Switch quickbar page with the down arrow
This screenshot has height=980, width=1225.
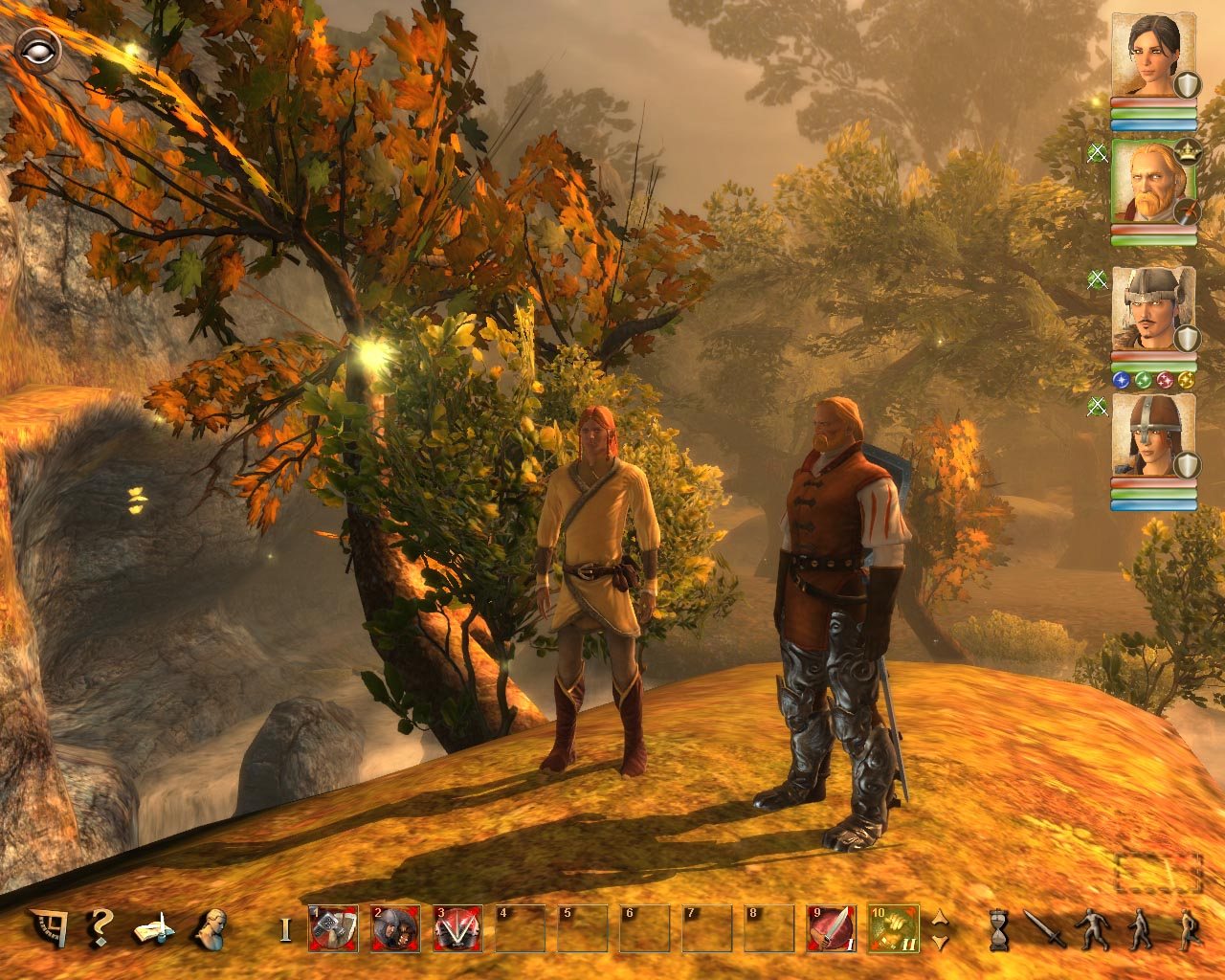coord(940,941)
